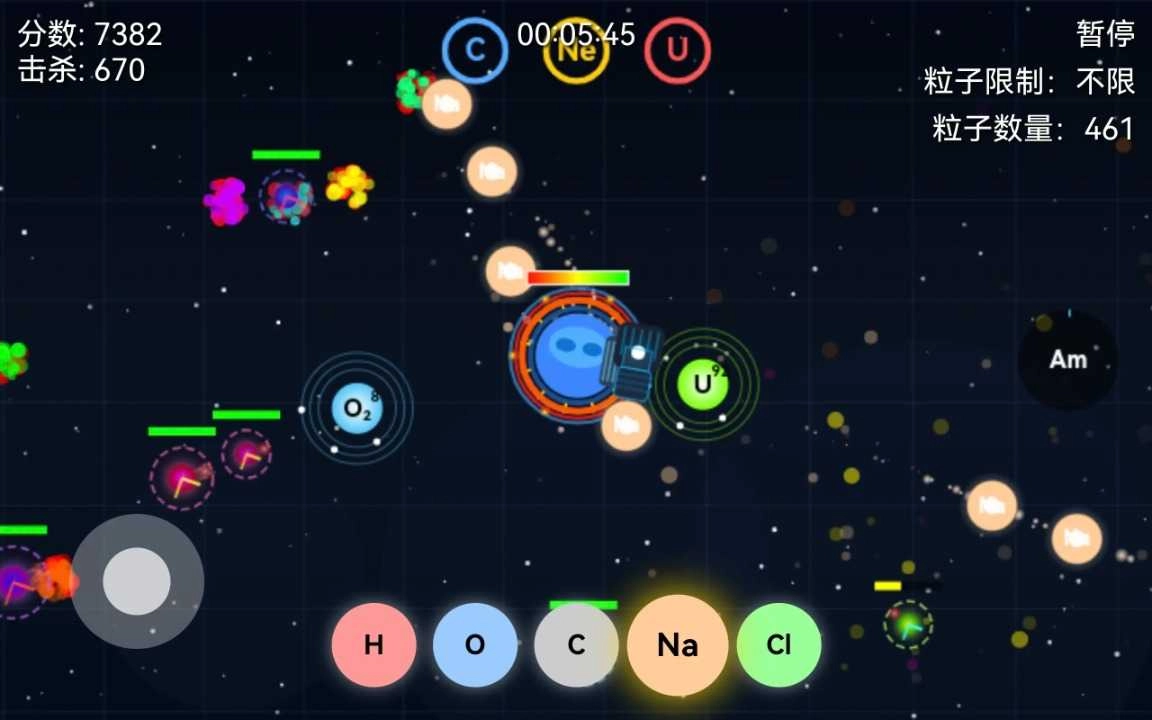This screenshot has height=720, width=1152.
Task: Tap the blue-ringed C icon at top
Action: click(475, 51)
